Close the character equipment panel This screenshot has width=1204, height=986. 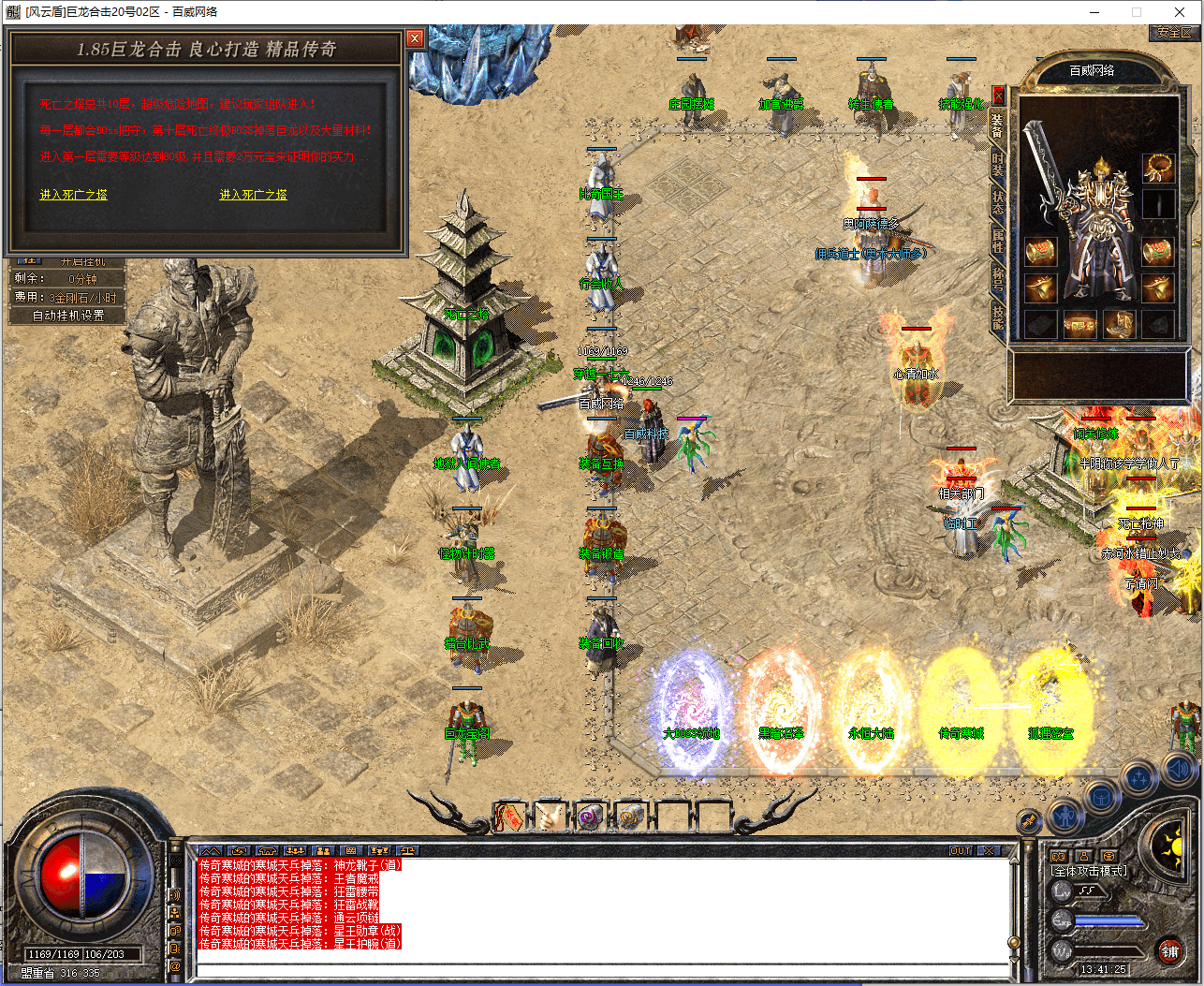998,96
